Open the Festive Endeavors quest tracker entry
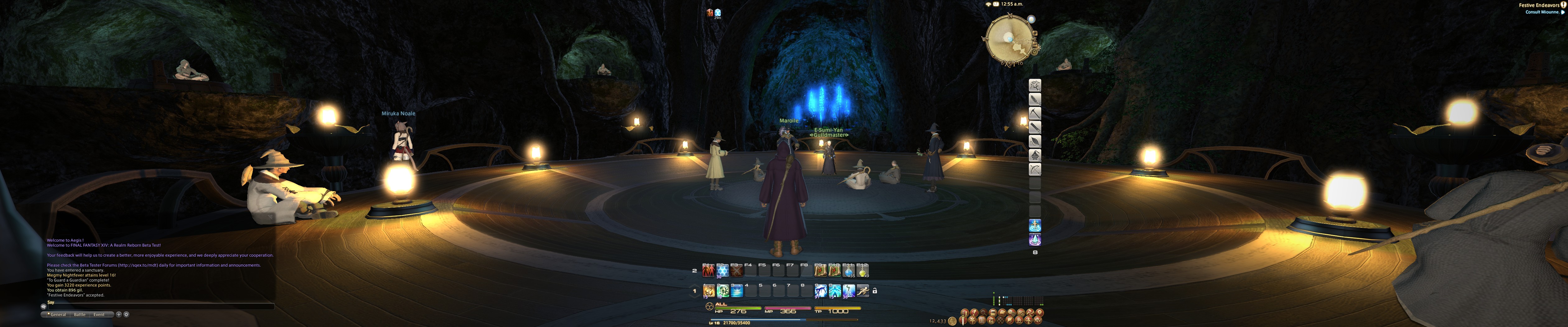This screenshot has width=1568, height=327. (1538, 5)
